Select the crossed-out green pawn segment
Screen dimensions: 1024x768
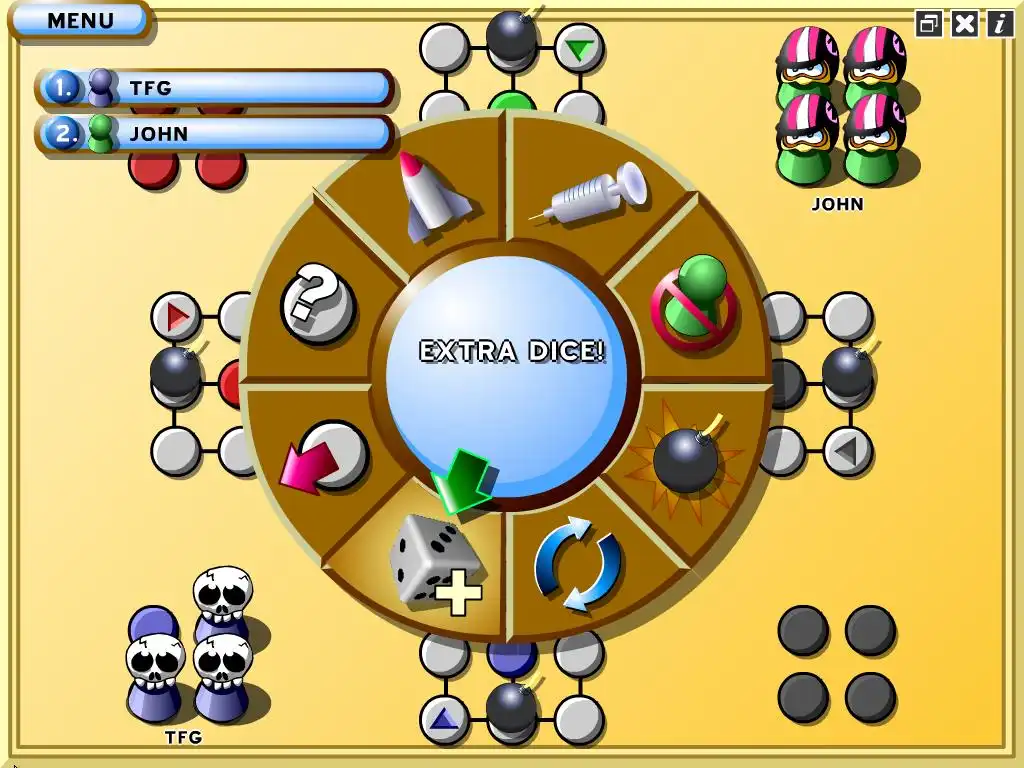(x=693, y=300)
